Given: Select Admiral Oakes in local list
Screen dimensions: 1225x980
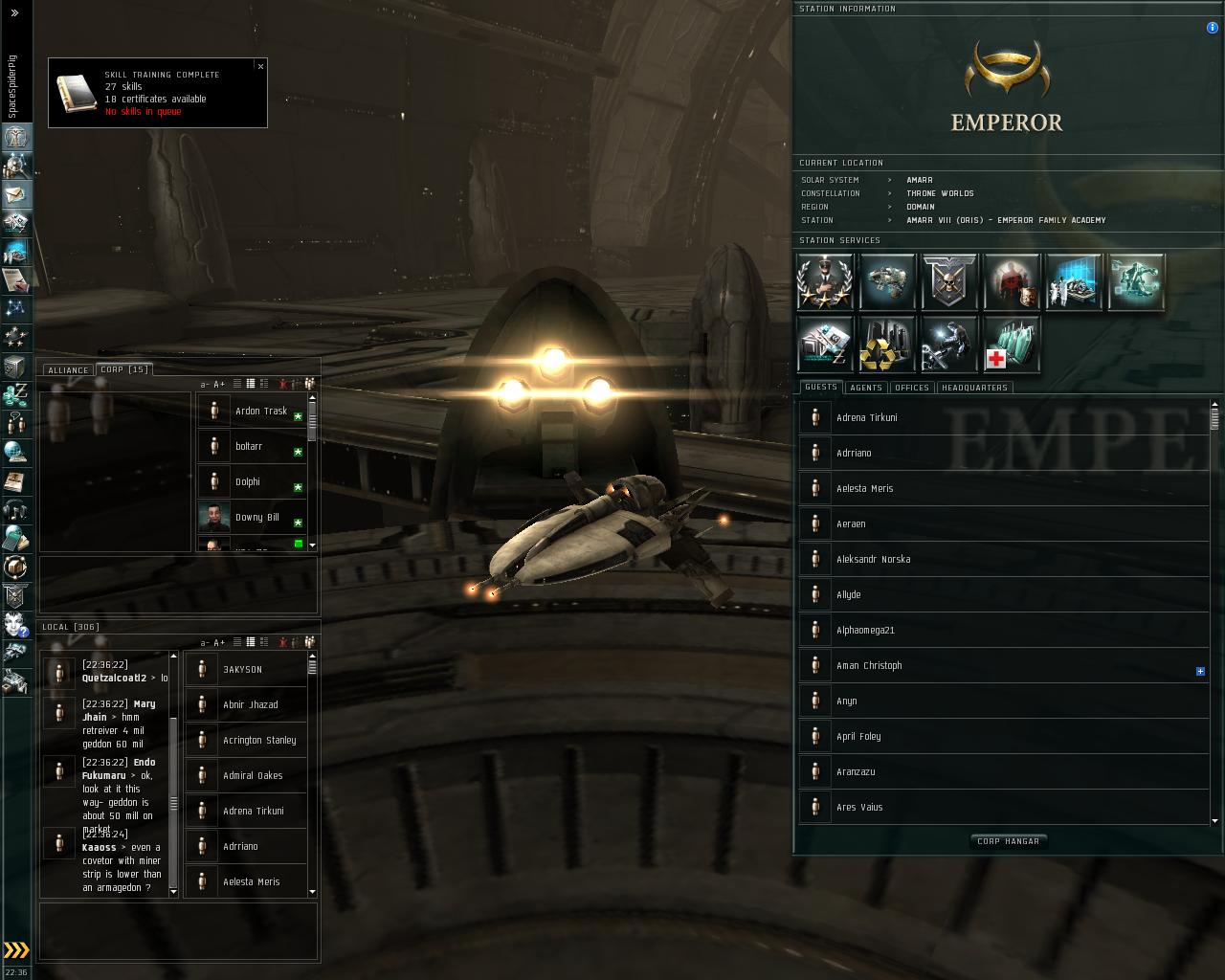Looking at the screenshot, I should (x=253, y=776).
